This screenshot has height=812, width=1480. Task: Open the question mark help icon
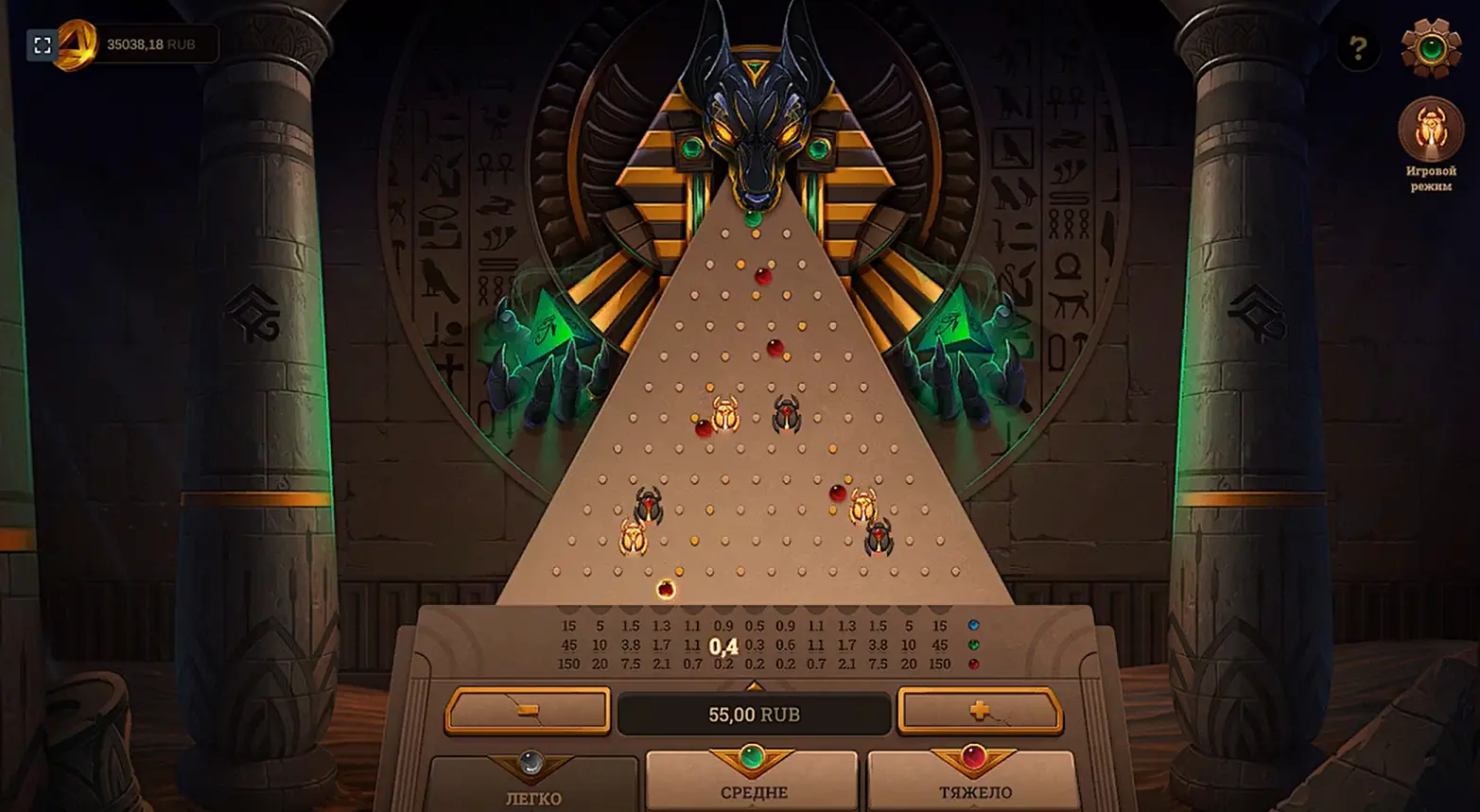pyautogui.click(x=1358, y=45)
